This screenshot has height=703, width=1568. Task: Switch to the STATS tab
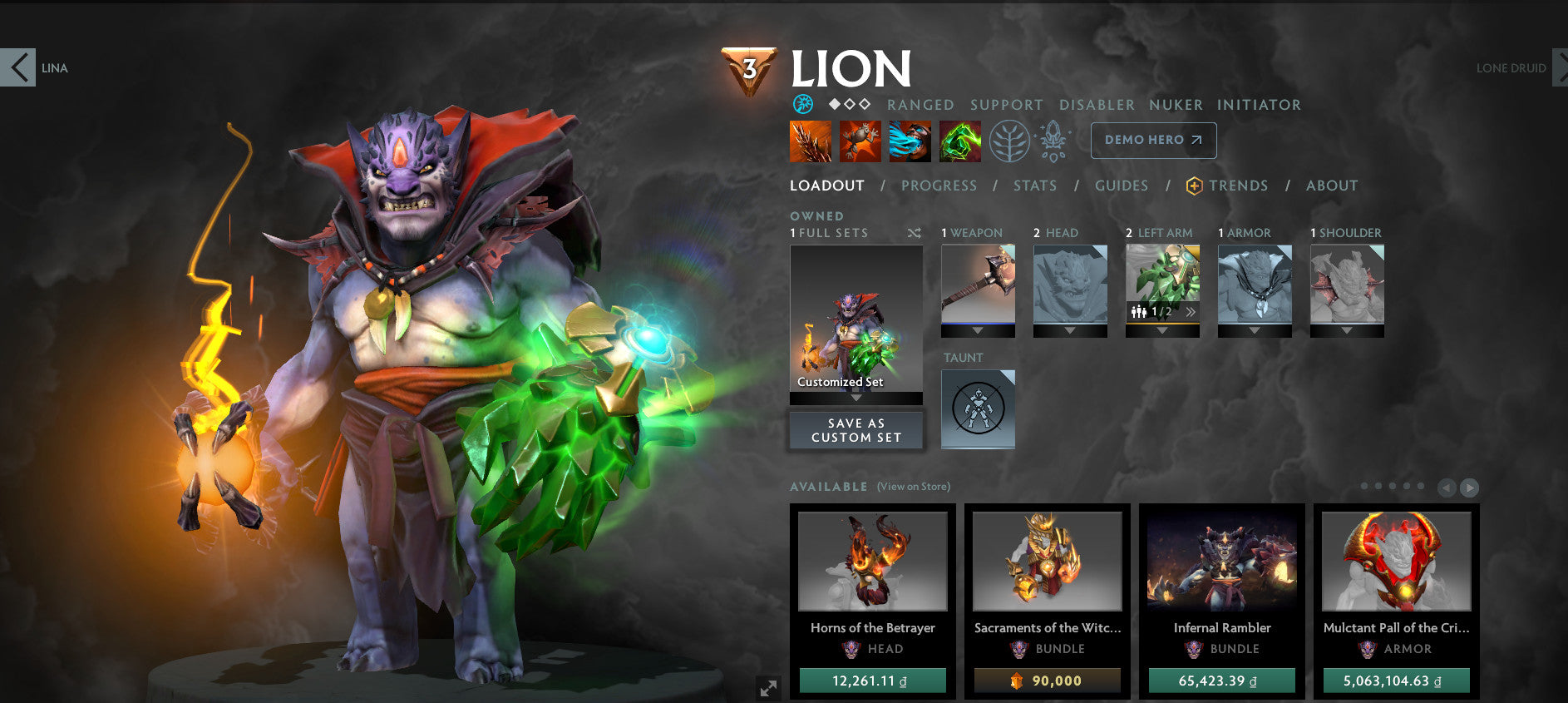click(1034, 186)
